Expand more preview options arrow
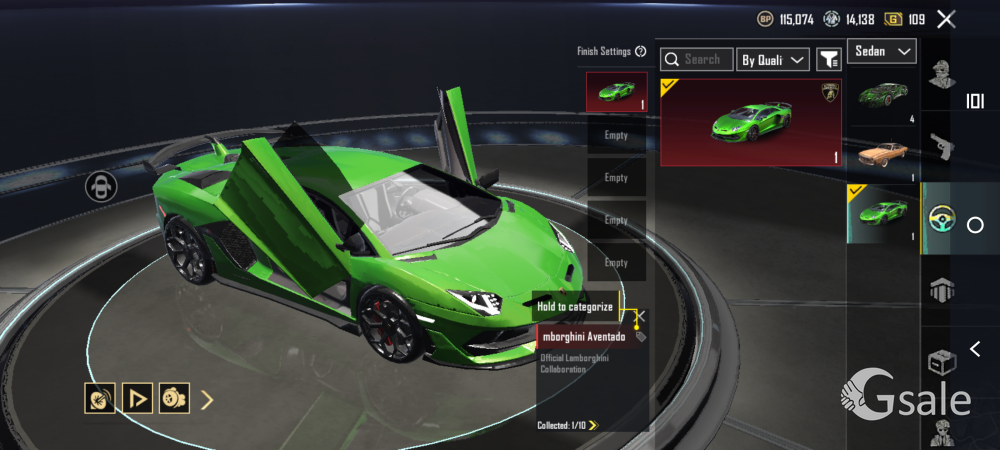1000x450 pixels. [207, 400]
